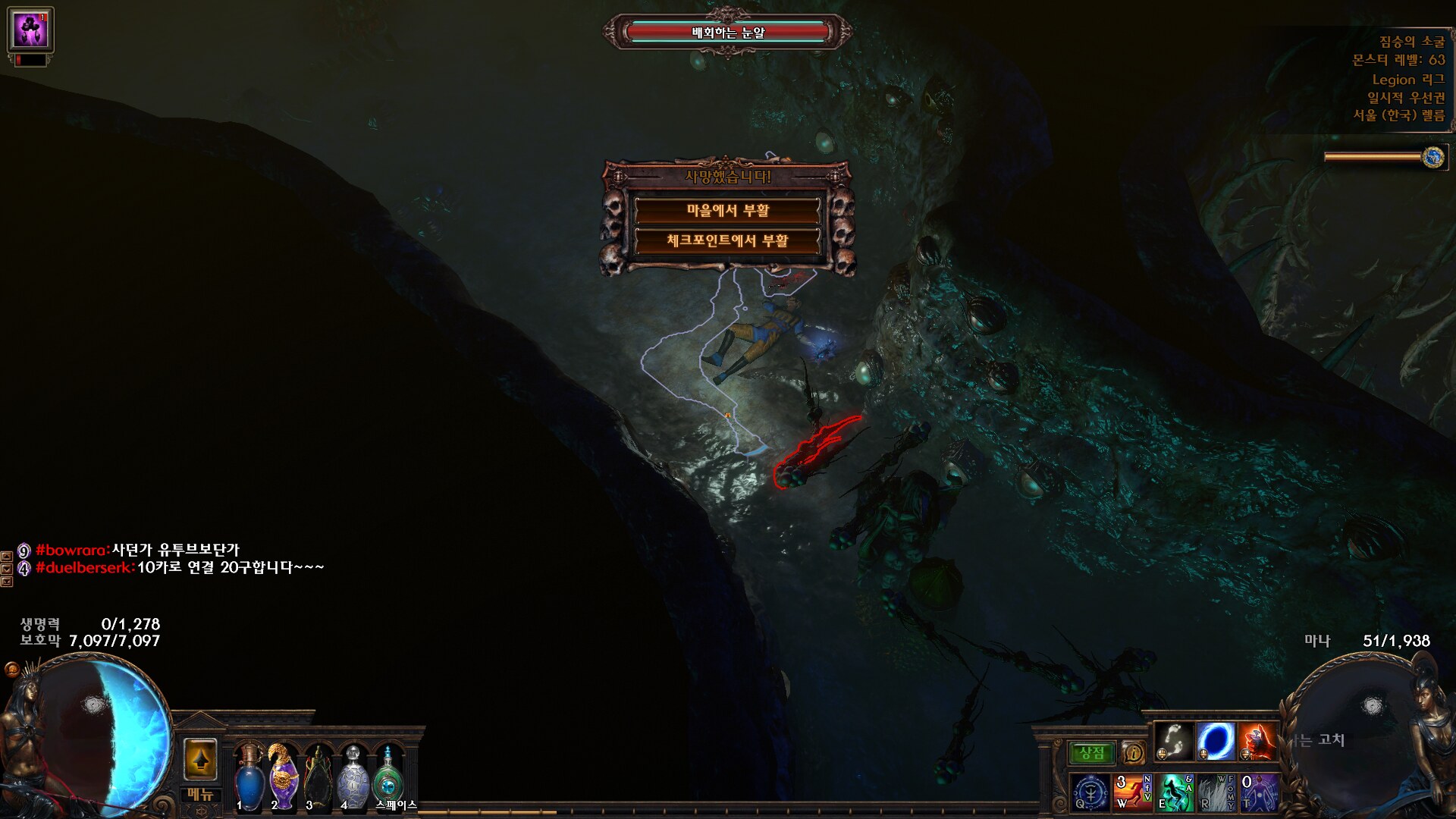Image resolution: width=1456 pixels, height=819 pixels.
Task: Open the green 상점 shop button
Action: click(x=1092, y=752)
